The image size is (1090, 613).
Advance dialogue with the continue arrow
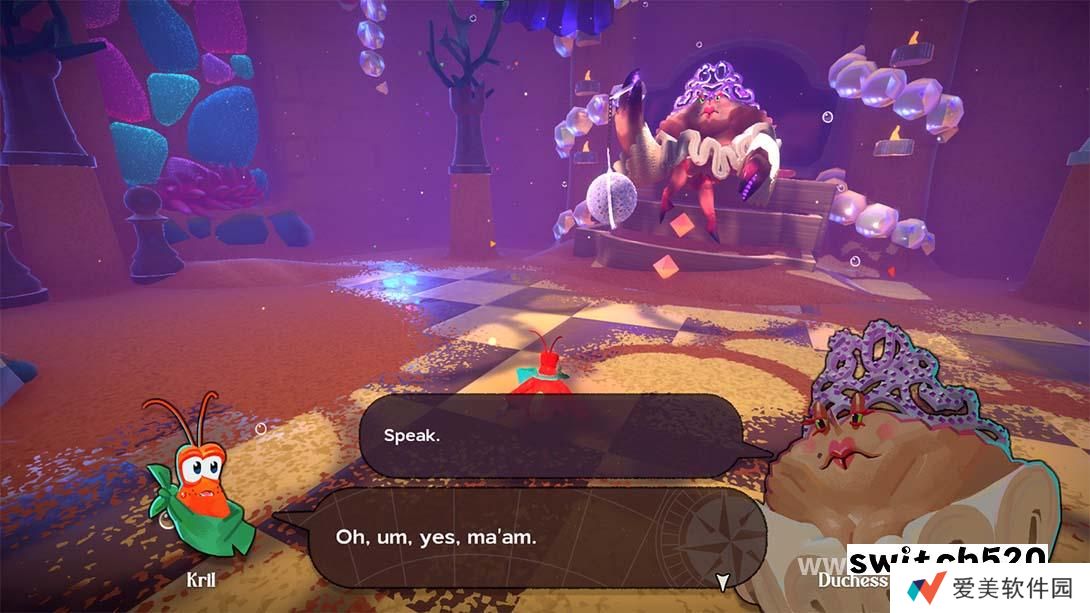[x=721, y=581]
